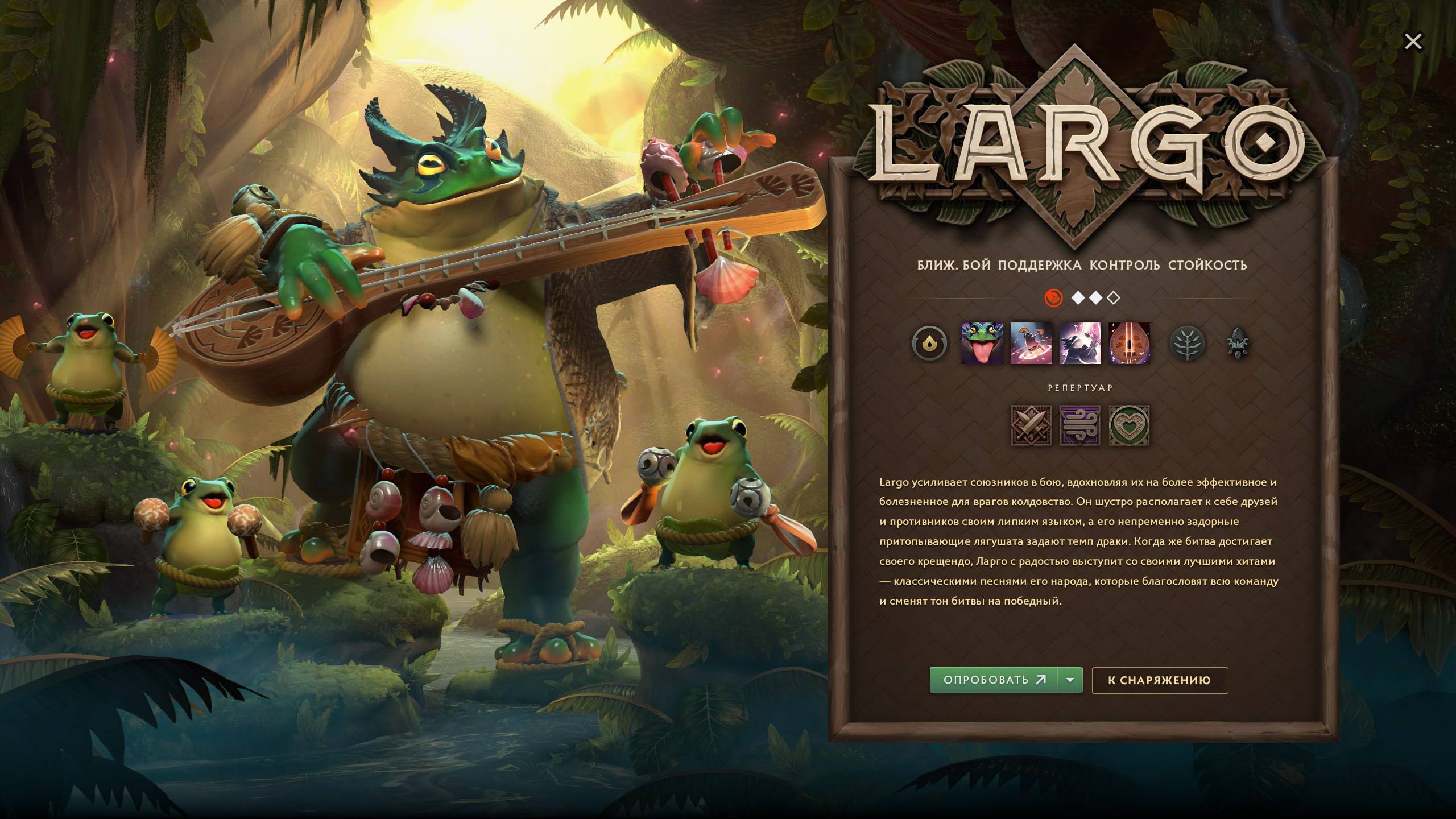Open the branch facet icon
This screenshot has width=1456, height=819.
coord(1187,342)
